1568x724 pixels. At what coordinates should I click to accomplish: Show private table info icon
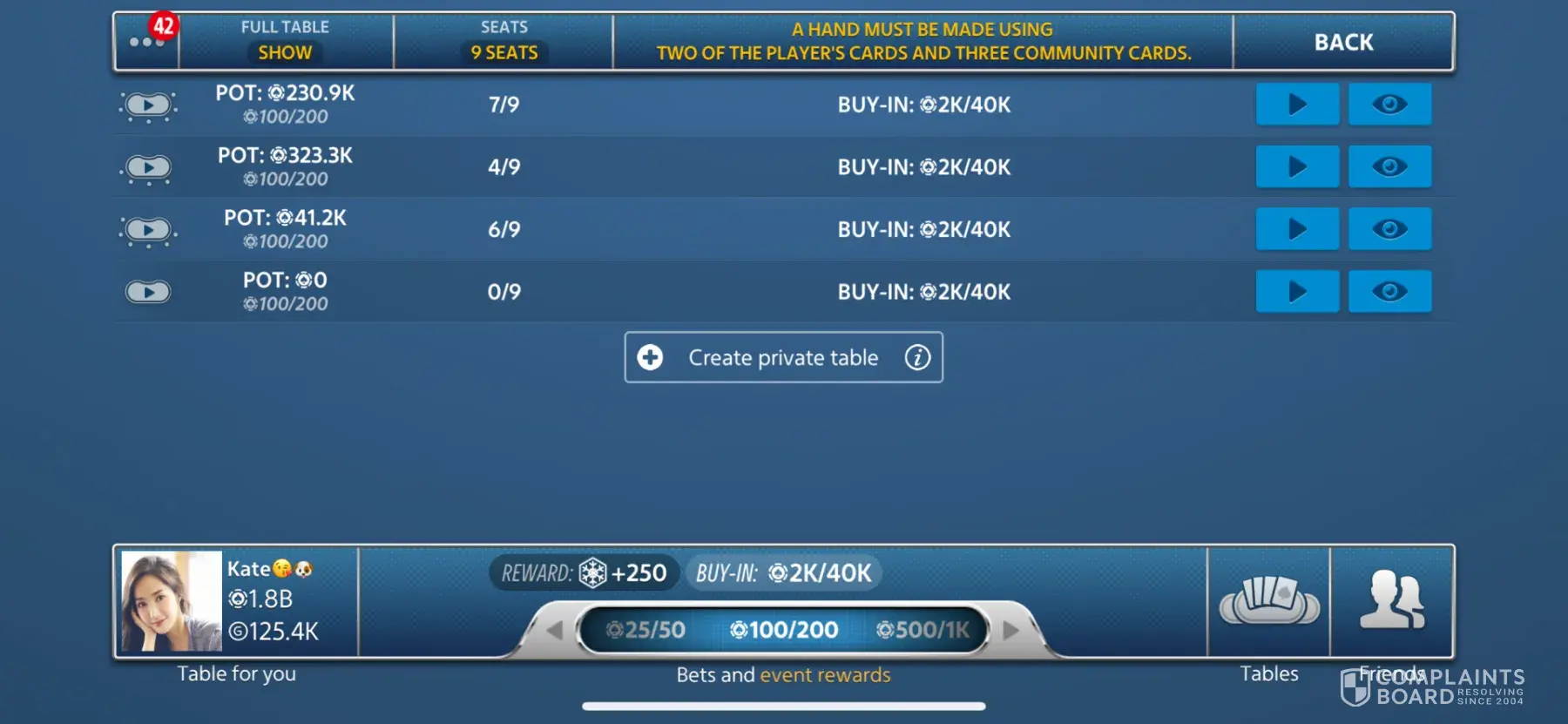point(917,357)
